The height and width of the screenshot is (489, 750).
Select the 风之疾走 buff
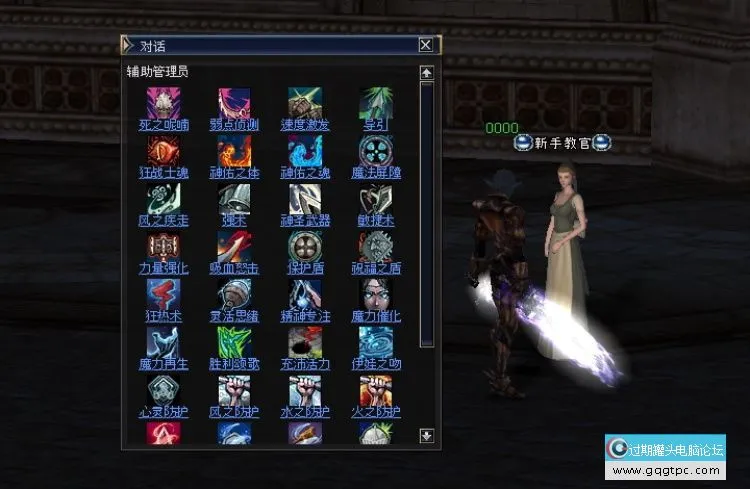pos(164,221)
